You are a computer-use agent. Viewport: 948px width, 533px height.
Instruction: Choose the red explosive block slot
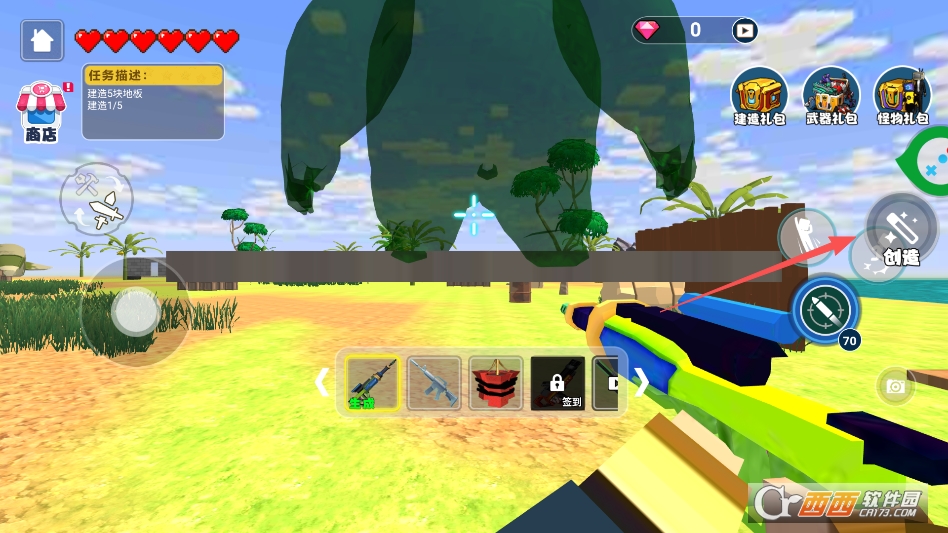click(496, 382)
